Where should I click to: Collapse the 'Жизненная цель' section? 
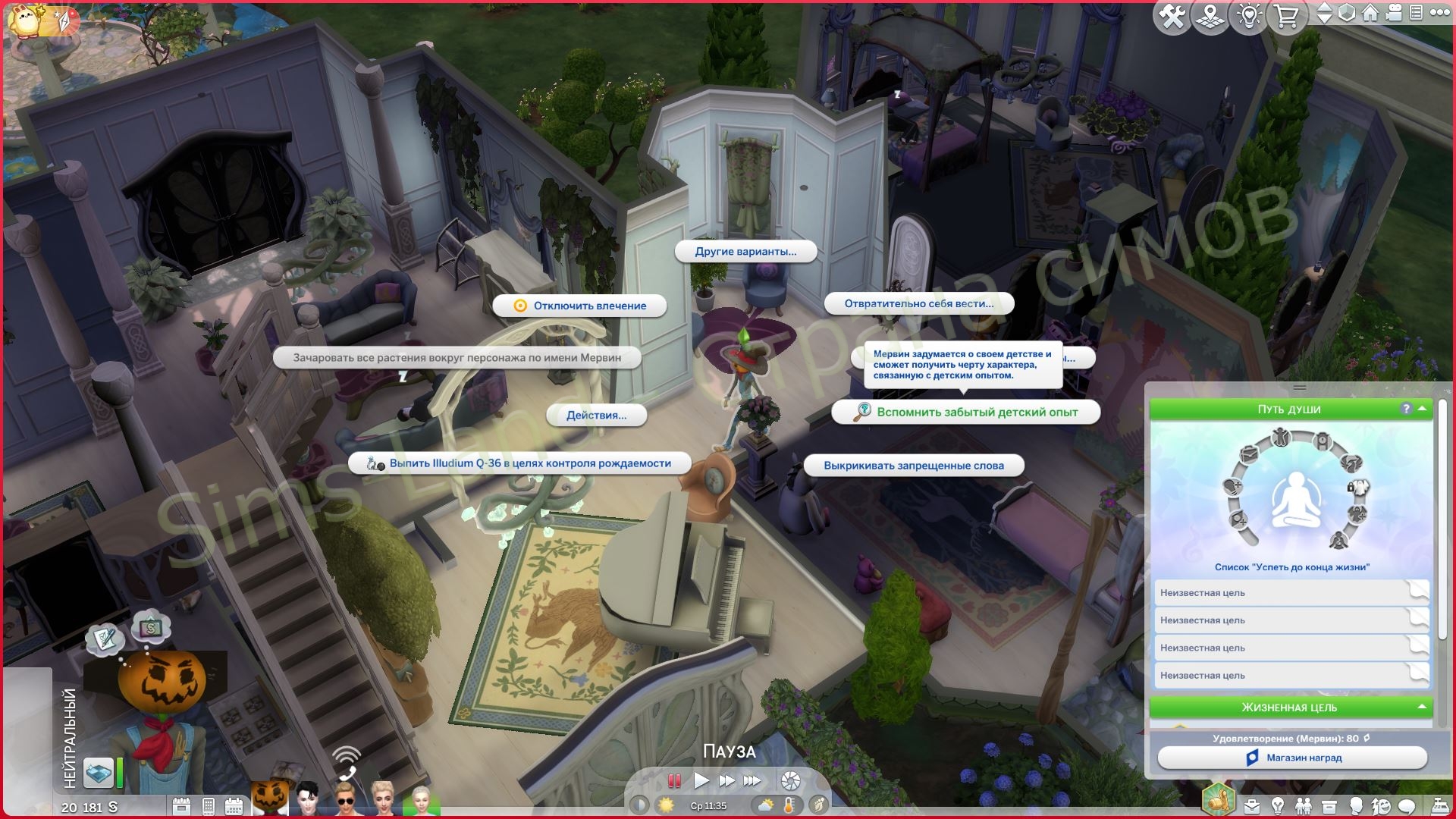pyautogui.click(x=1422, y=707)
